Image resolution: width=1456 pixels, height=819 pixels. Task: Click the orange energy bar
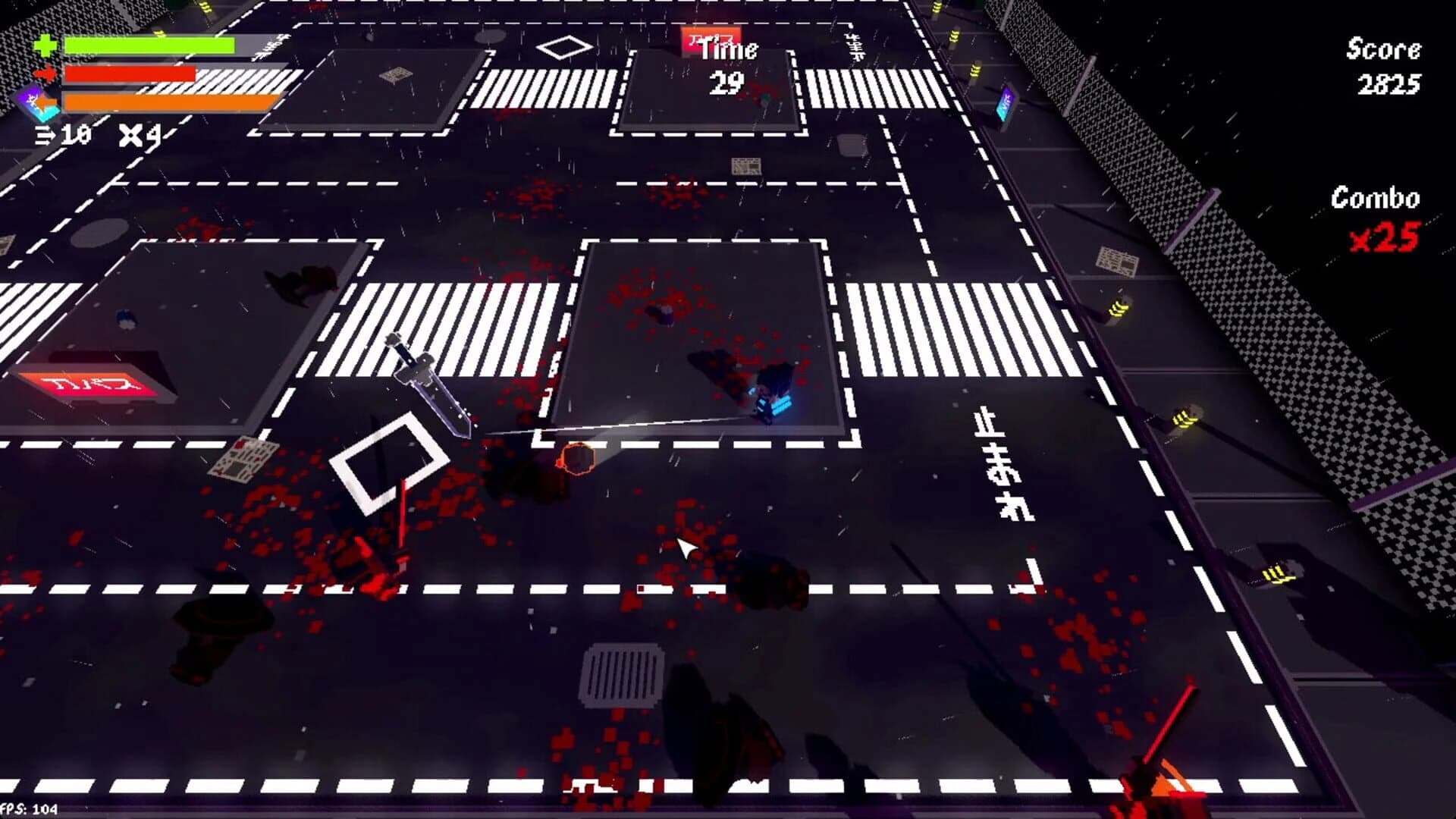pyautogui.click(x=167, y=101)
